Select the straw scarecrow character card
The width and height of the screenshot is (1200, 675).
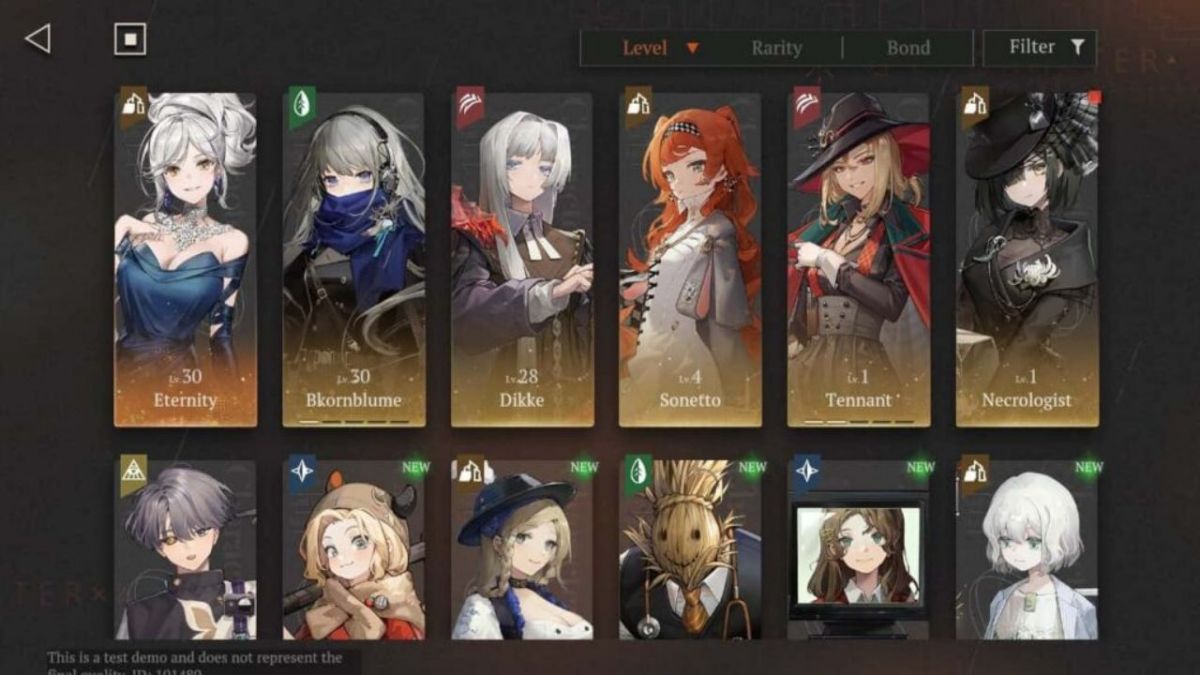click(690, 550)
